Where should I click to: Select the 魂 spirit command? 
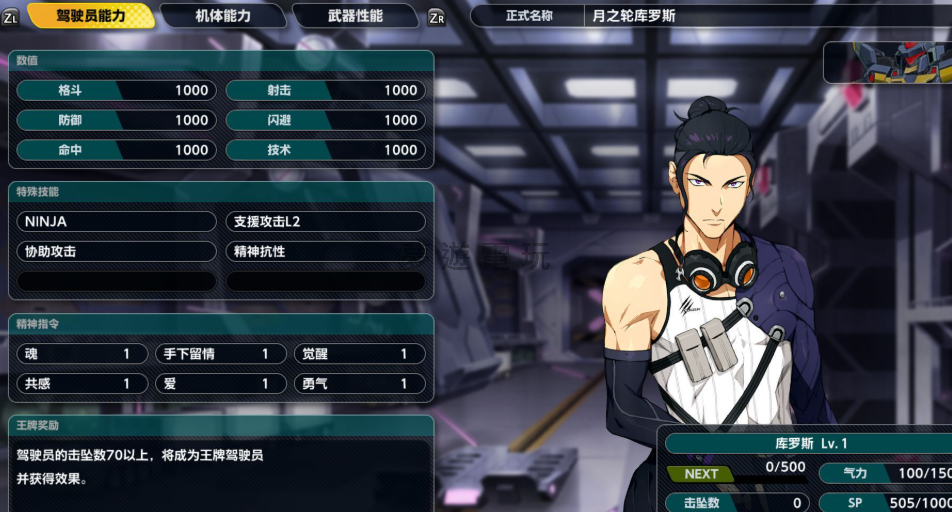[x=82, y=354]
